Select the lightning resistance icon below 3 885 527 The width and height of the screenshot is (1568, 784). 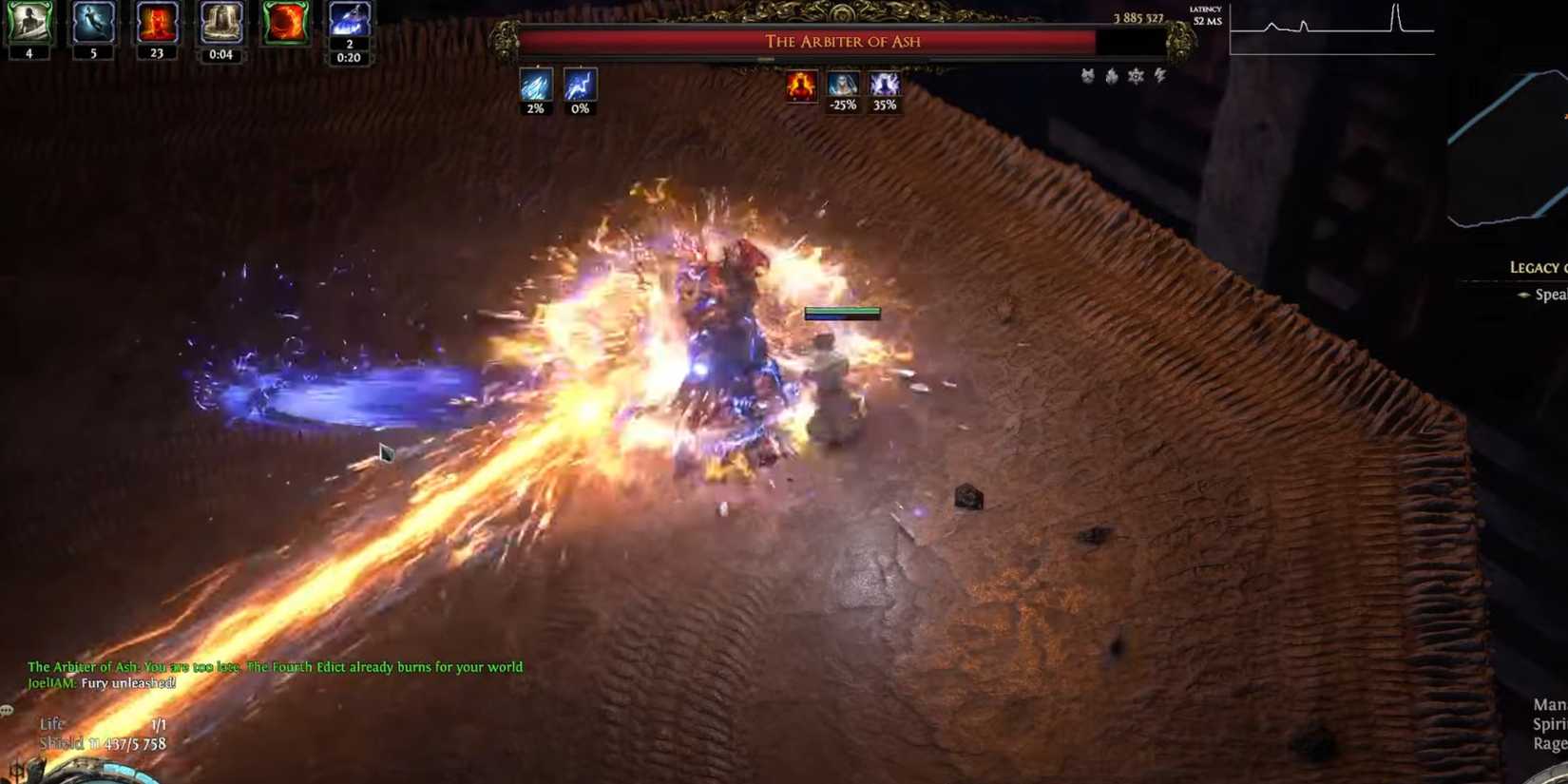point(1159,76)
